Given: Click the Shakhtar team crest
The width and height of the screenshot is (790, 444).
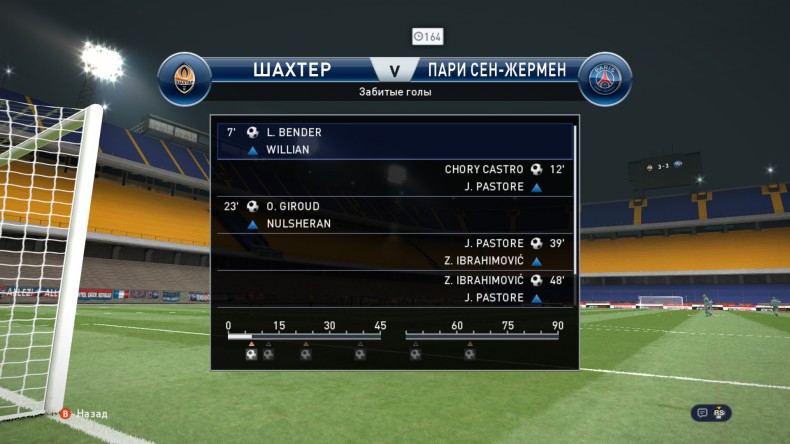Looking at the screenshot, I should point(185,79).
